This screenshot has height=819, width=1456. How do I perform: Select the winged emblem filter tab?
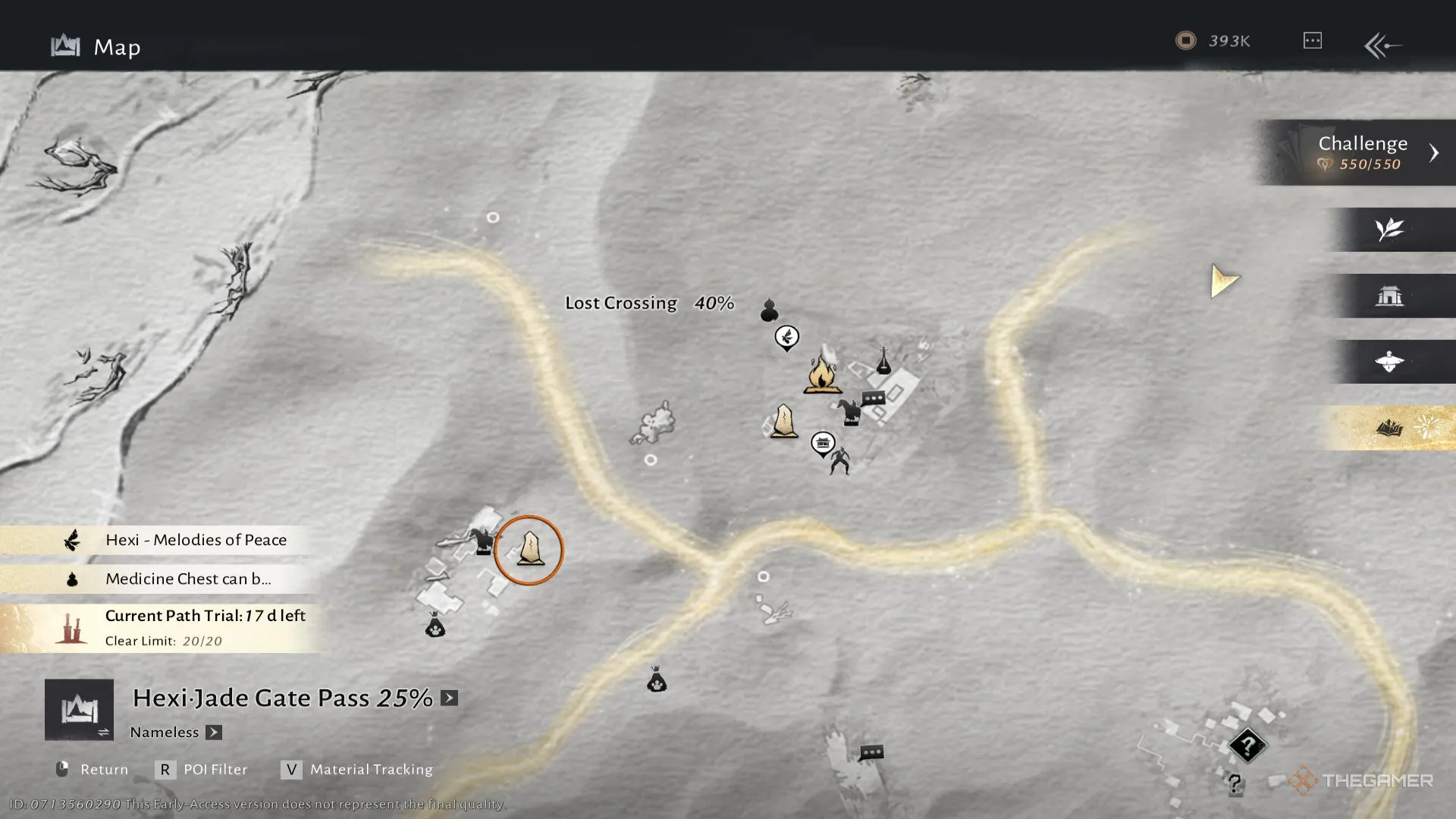point(1389,362)
